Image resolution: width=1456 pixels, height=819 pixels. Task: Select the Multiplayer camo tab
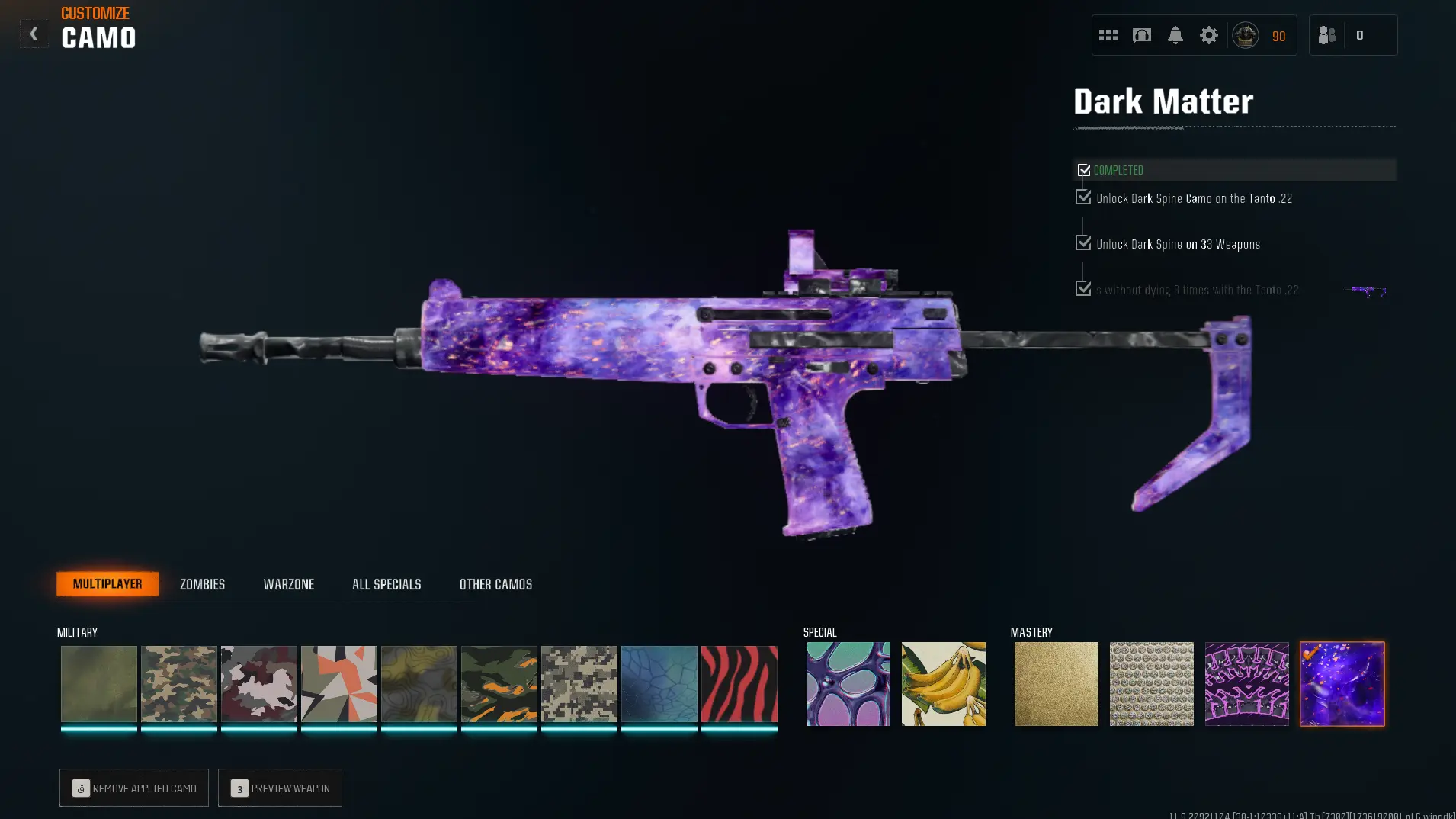[107, 583]
